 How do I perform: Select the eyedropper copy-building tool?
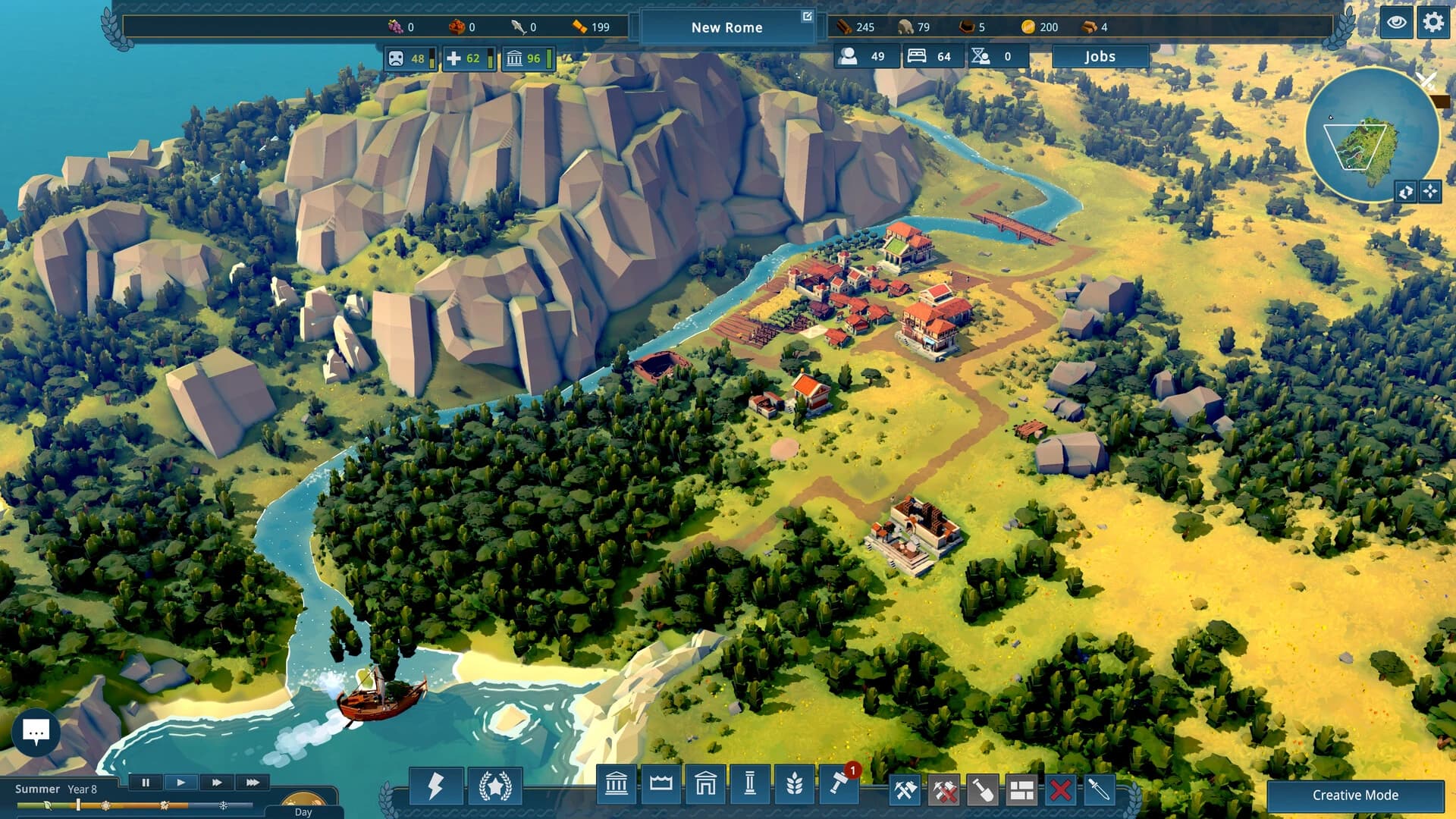tap(1098, 789)
